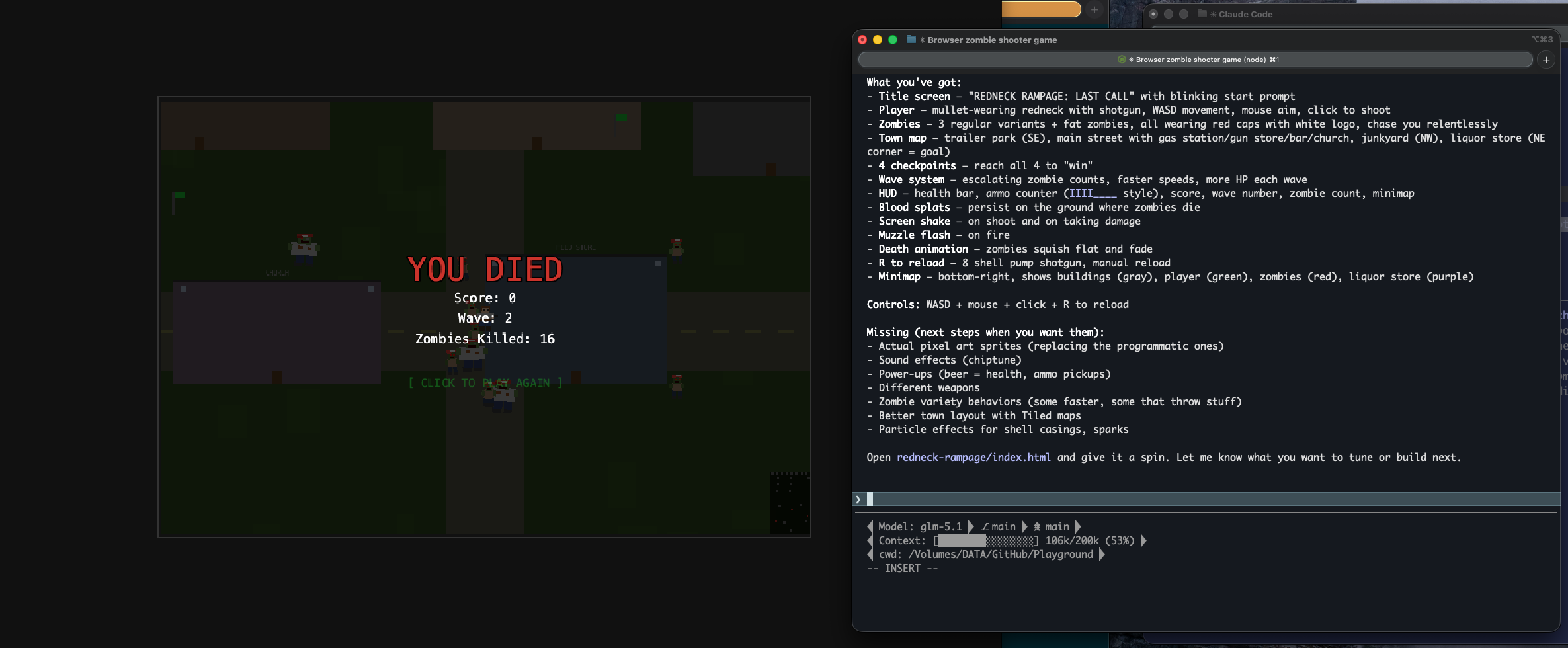Image resolution: width=1568 pixels, height=648 pixels.
Task: Open the redneck-rampage/index.html link
Action: pyautogui.click(x=973, y=457)
